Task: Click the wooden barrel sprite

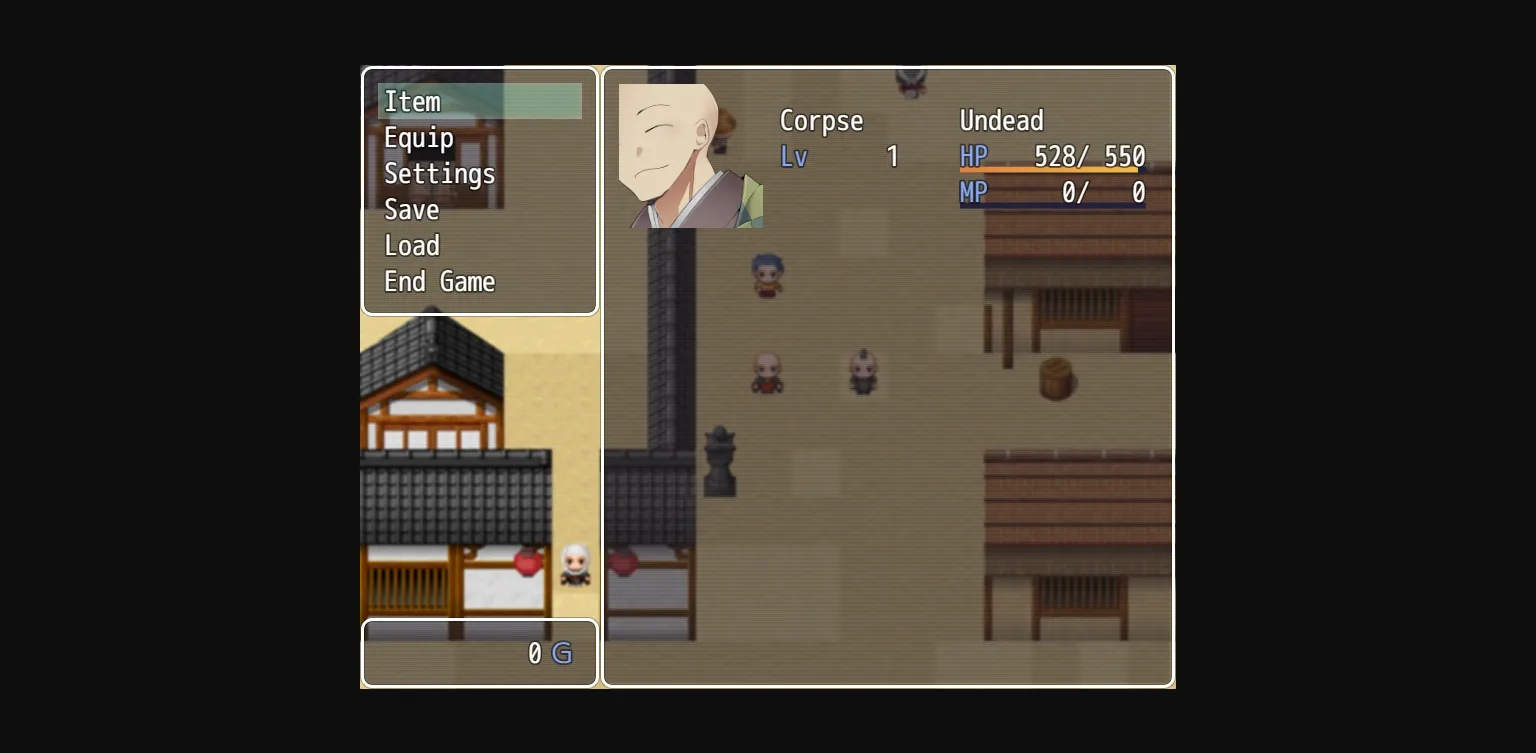Action: pos(1055,378)
